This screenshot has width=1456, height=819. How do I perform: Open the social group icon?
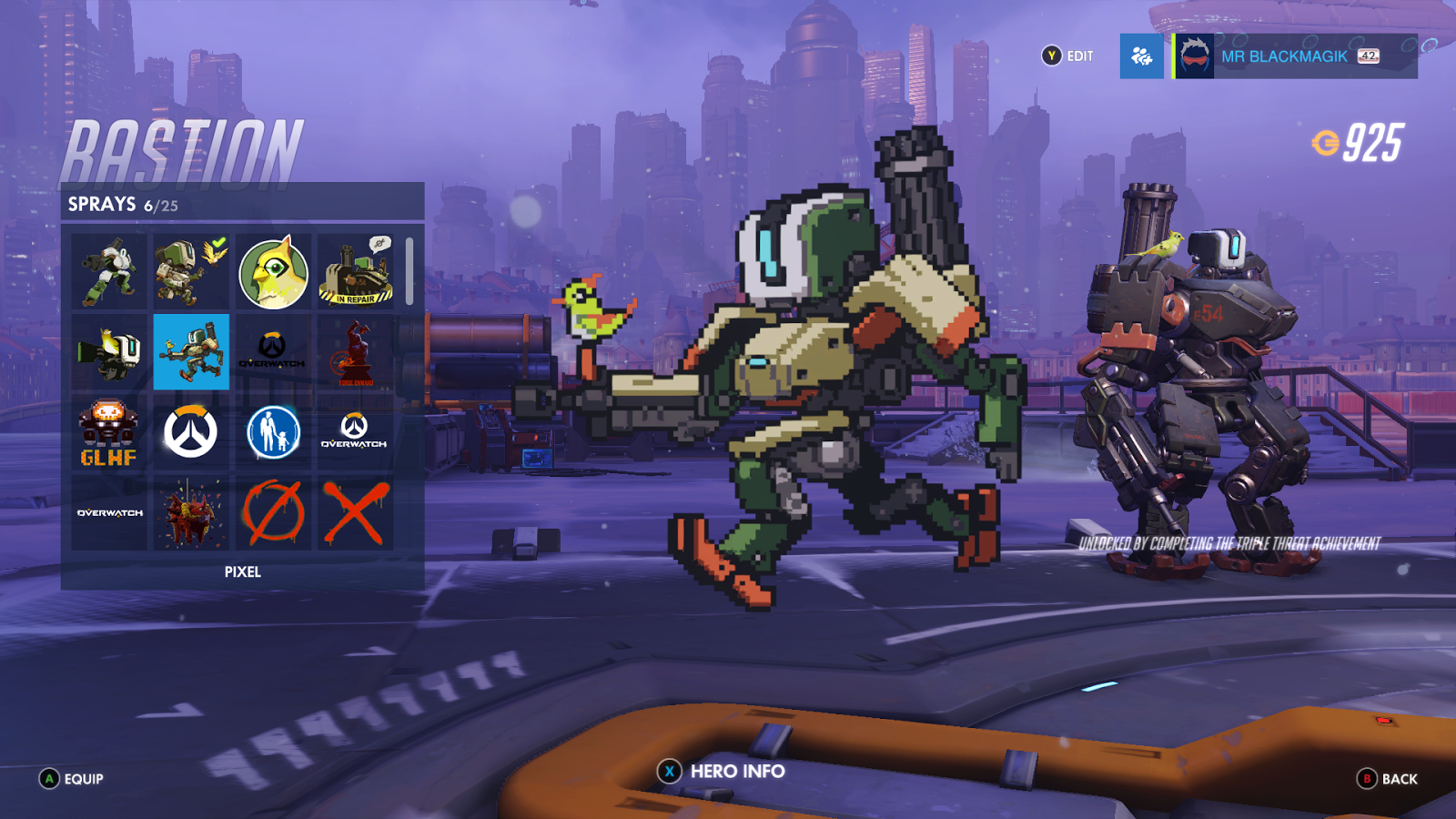coord(1141,56)
